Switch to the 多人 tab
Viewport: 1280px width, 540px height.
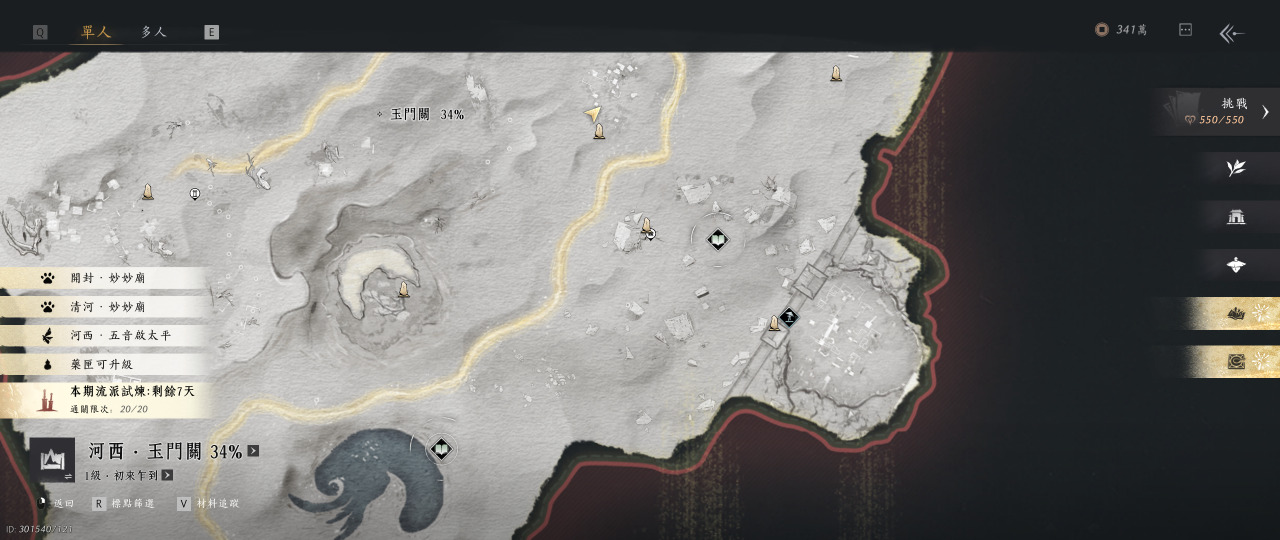click(x=153, y=32)
